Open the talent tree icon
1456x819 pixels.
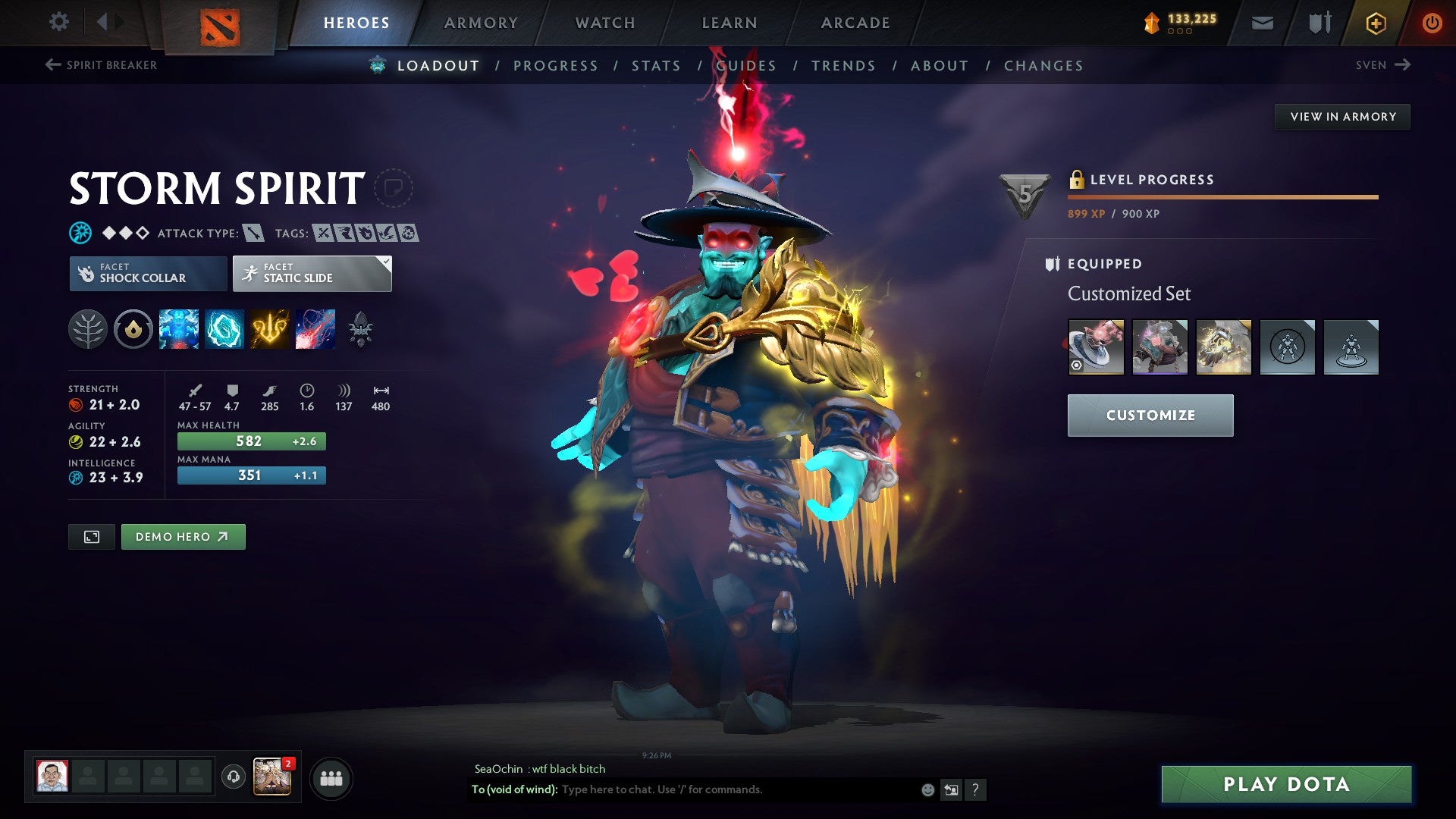pyautogui.click(x=89, y=329)
